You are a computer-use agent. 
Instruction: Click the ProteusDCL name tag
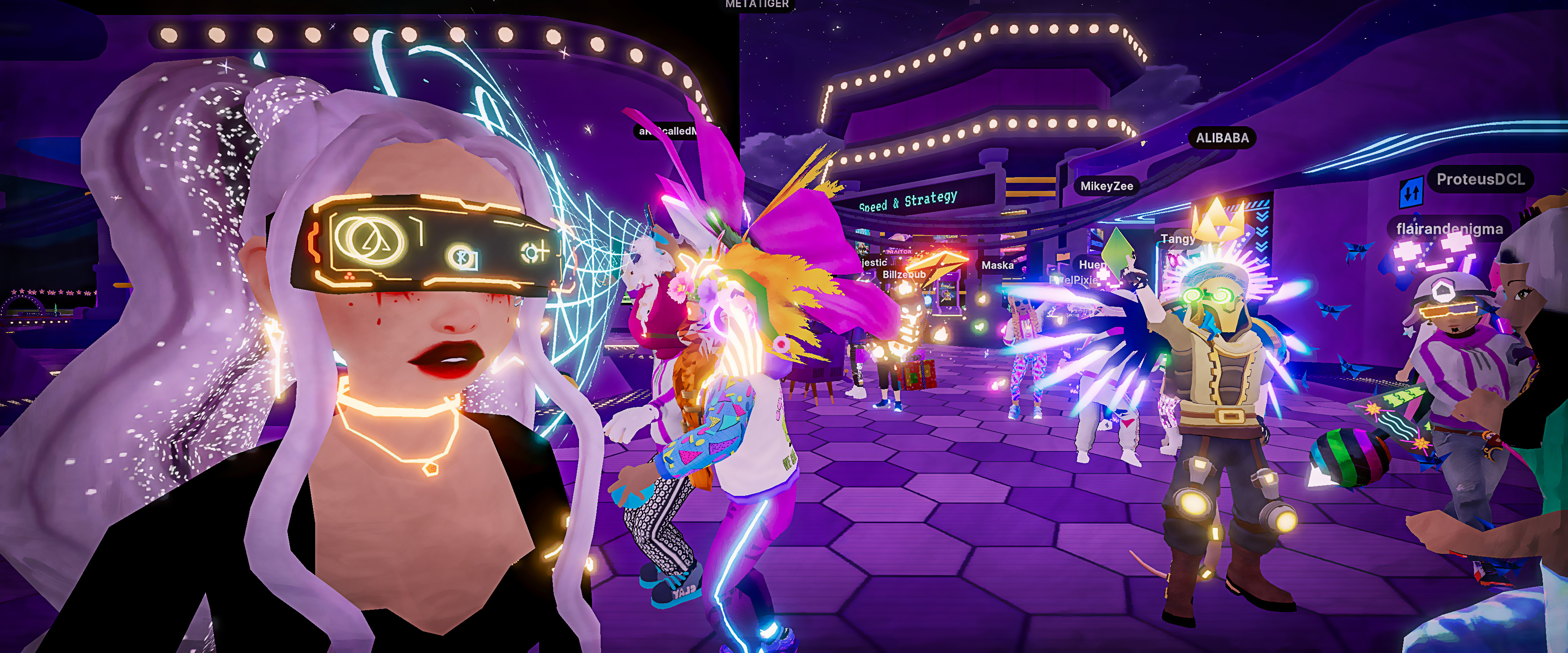(x=1480, y=180)
